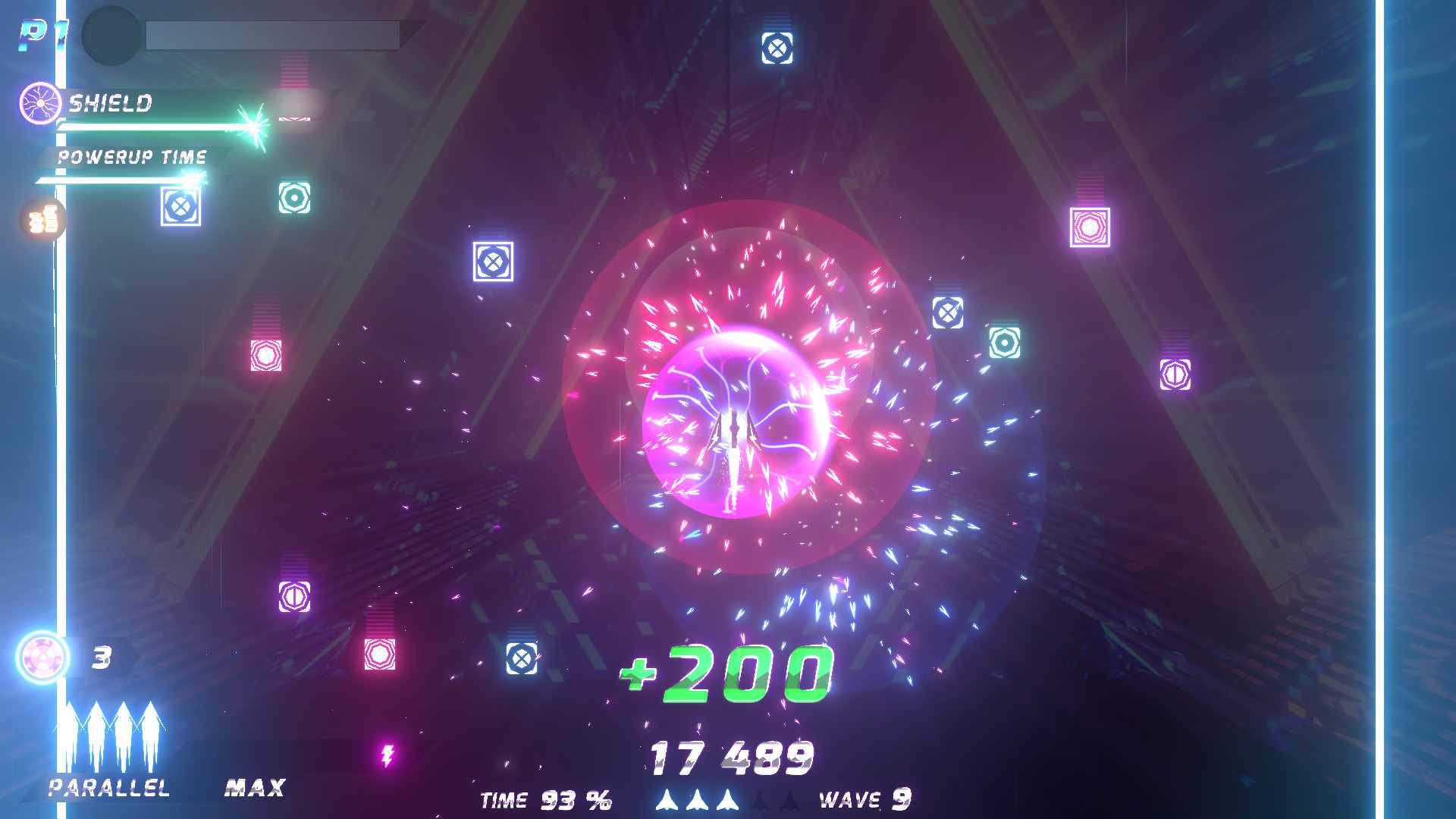The height and width of the screenshot is (819, 1456).
Task: Click the teal hexagon block near POWERUP bar
Action: tap(294, 199)
